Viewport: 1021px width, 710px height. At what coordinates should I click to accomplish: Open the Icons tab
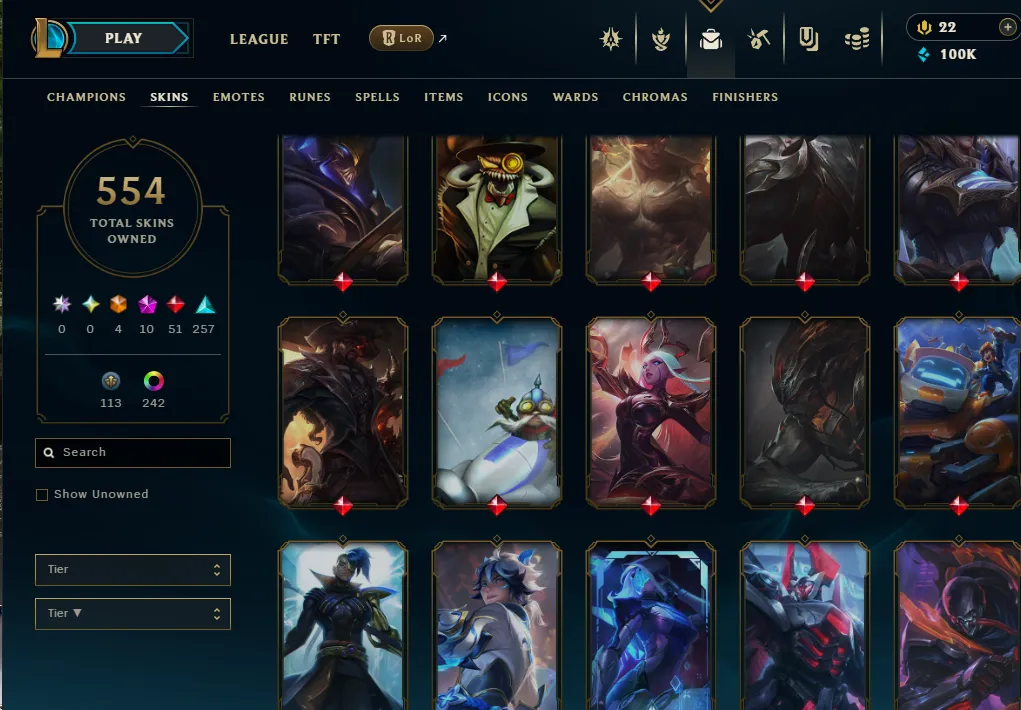click(508, 97)
